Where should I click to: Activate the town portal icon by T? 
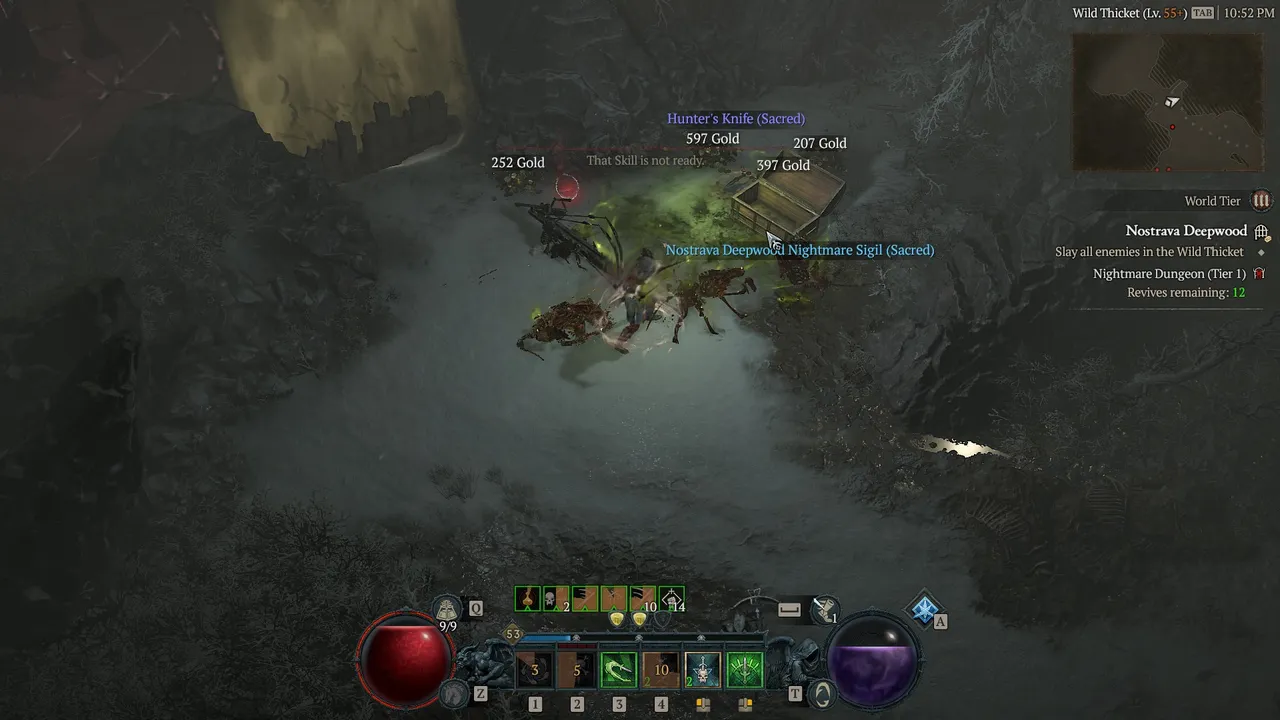tap(822, 692)
